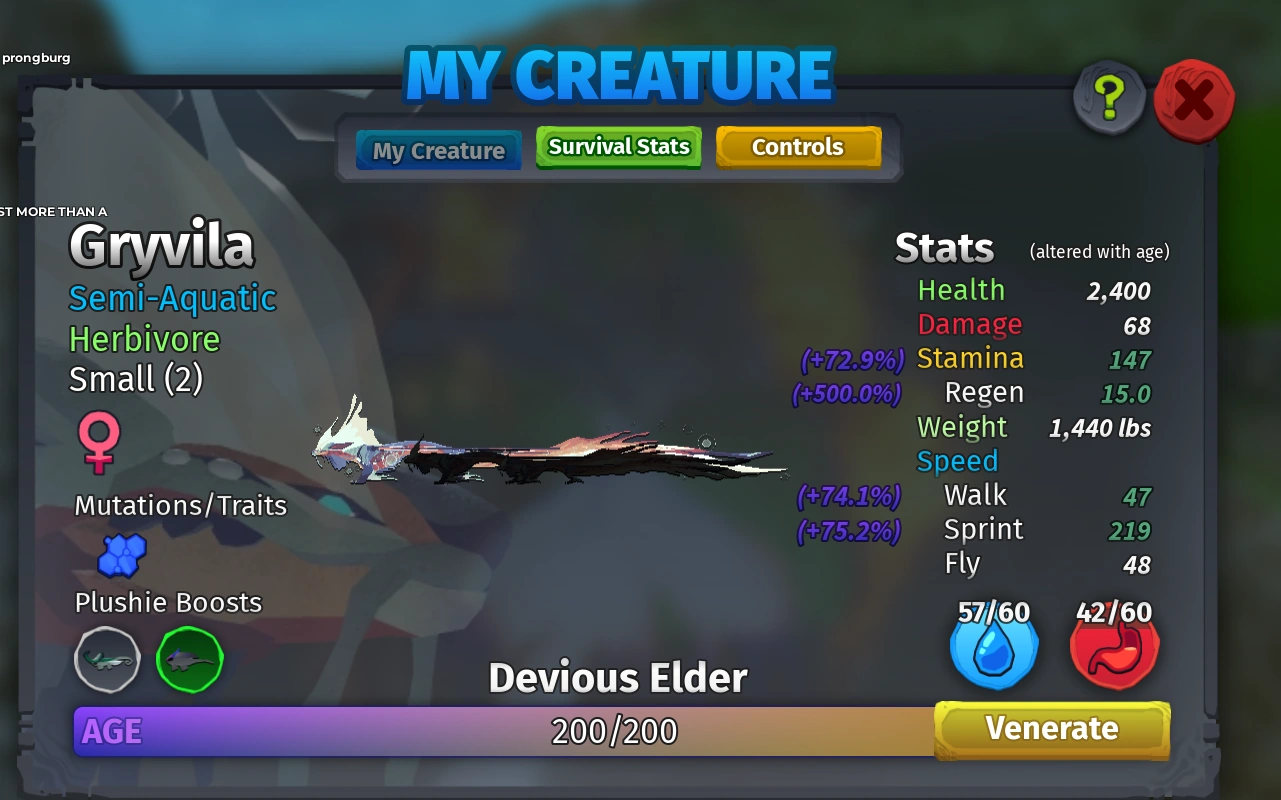Screen dimensions: 1281x800
Task: Switch to the Survival Stats tab
Action: (618, 146)
